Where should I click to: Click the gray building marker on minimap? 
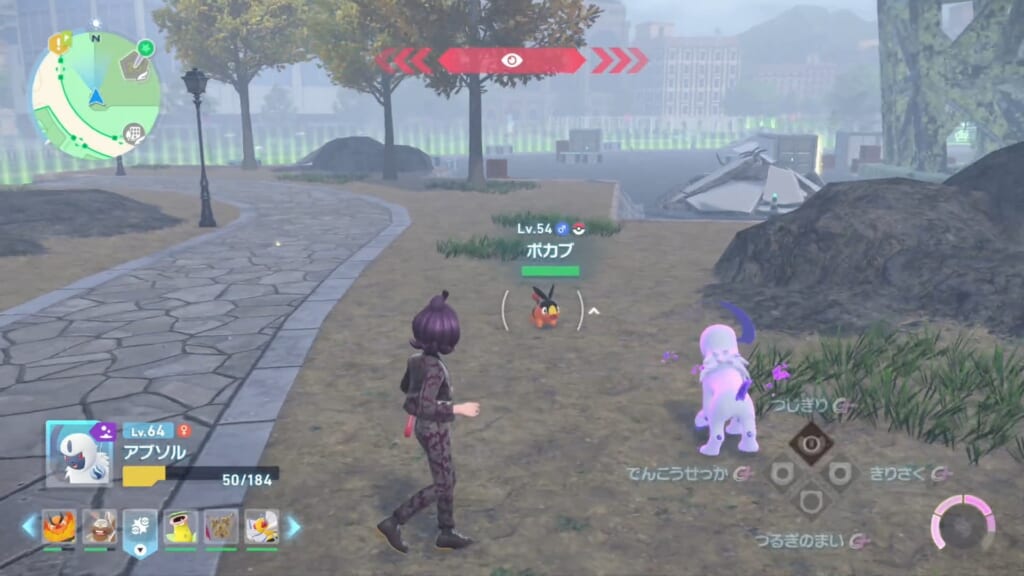coord(132,133)
